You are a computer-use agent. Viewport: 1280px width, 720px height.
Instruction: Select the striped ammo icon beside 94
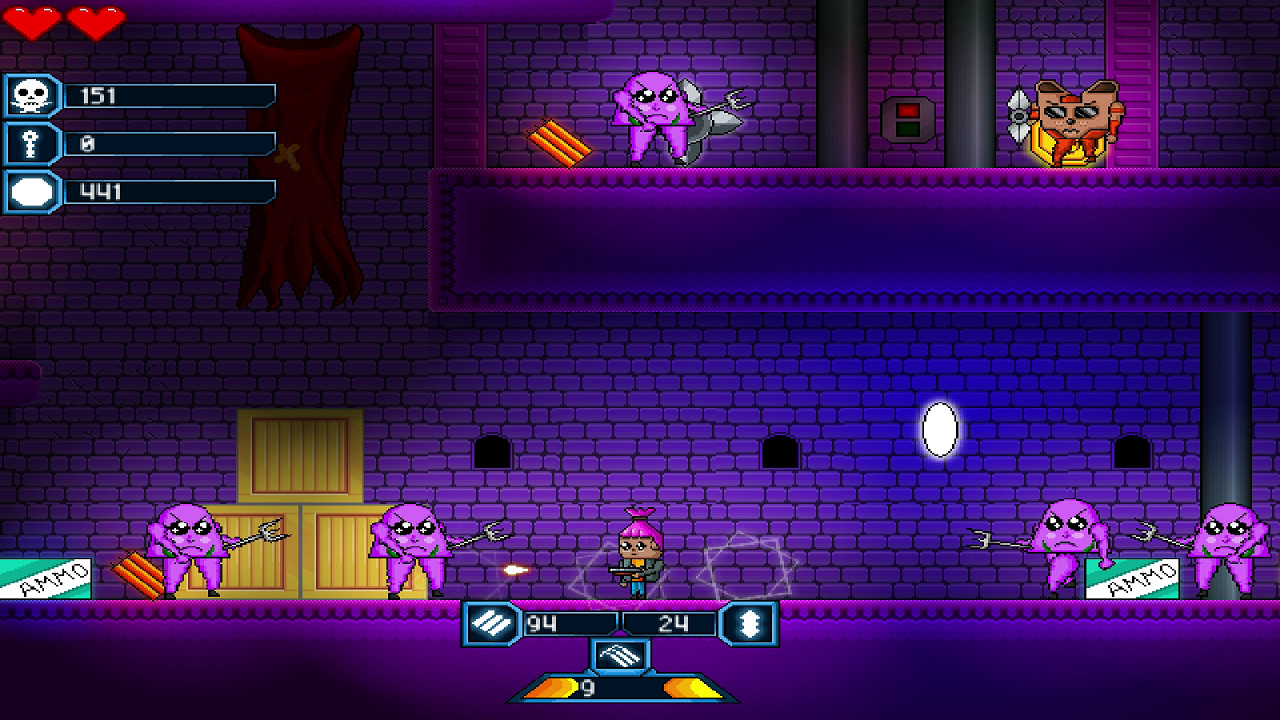click(x=492, y=624)
